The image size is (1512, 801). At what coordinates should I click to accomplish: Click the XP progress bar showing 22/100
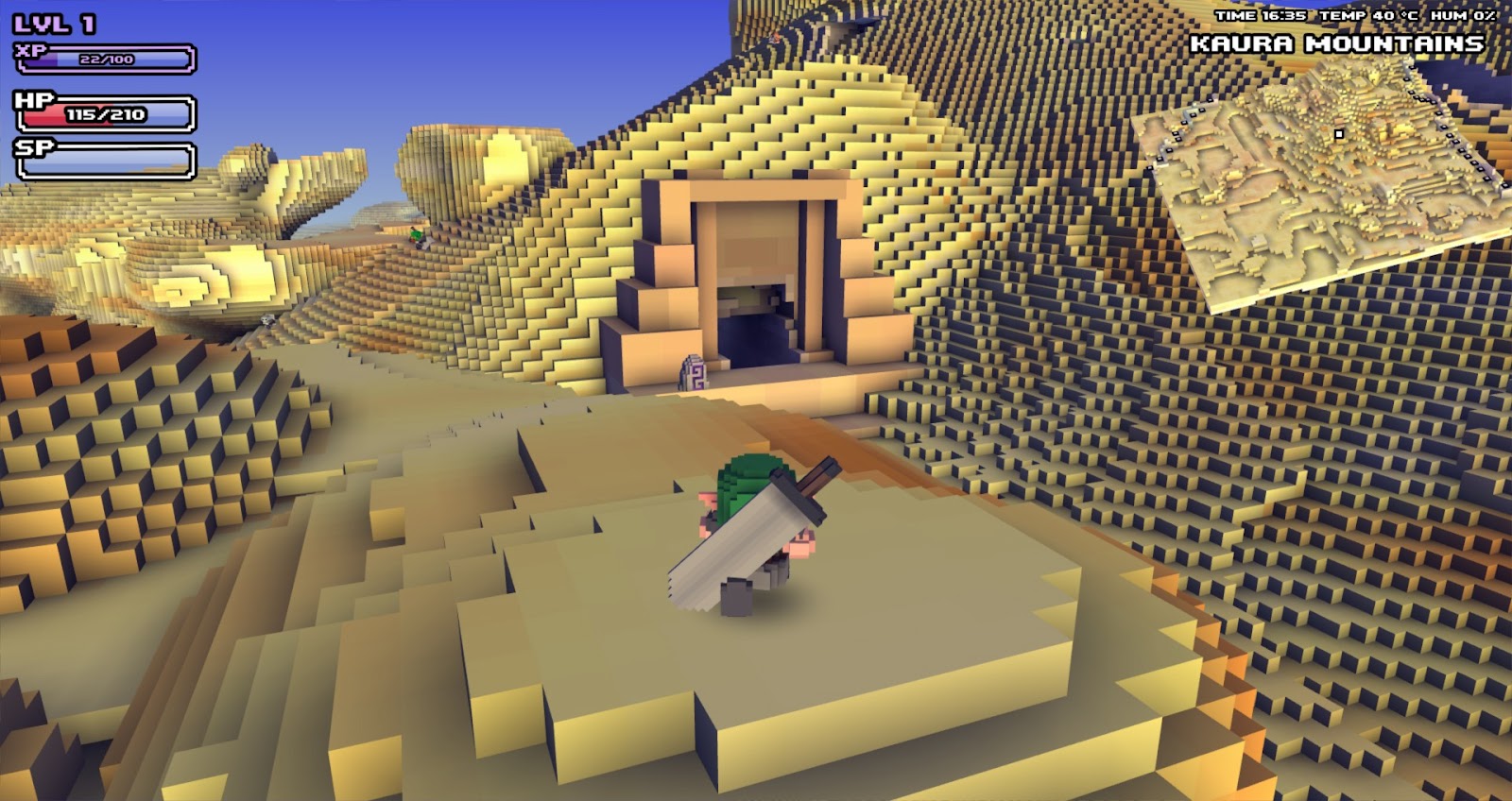tap(104, 57)
